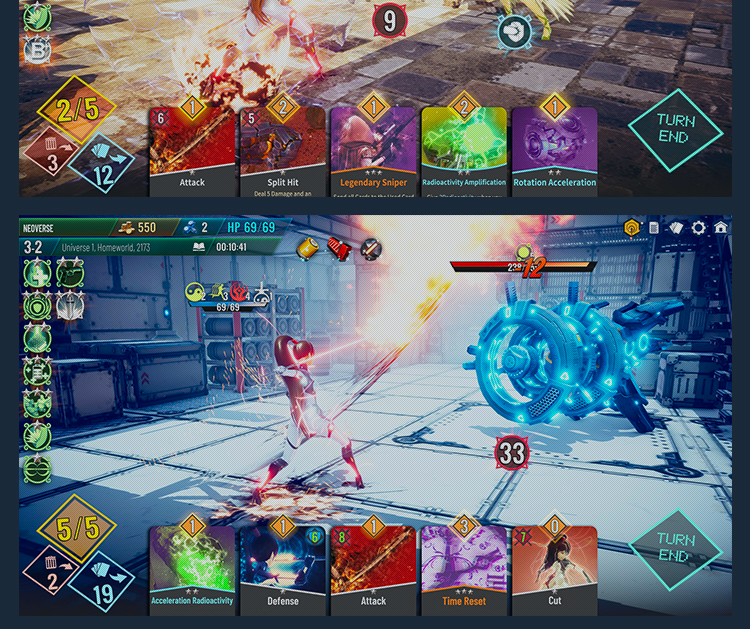Choose the Time Reset card
This screenshot has width=750, height=629.
pyautogui.click(x=464, y=568)
